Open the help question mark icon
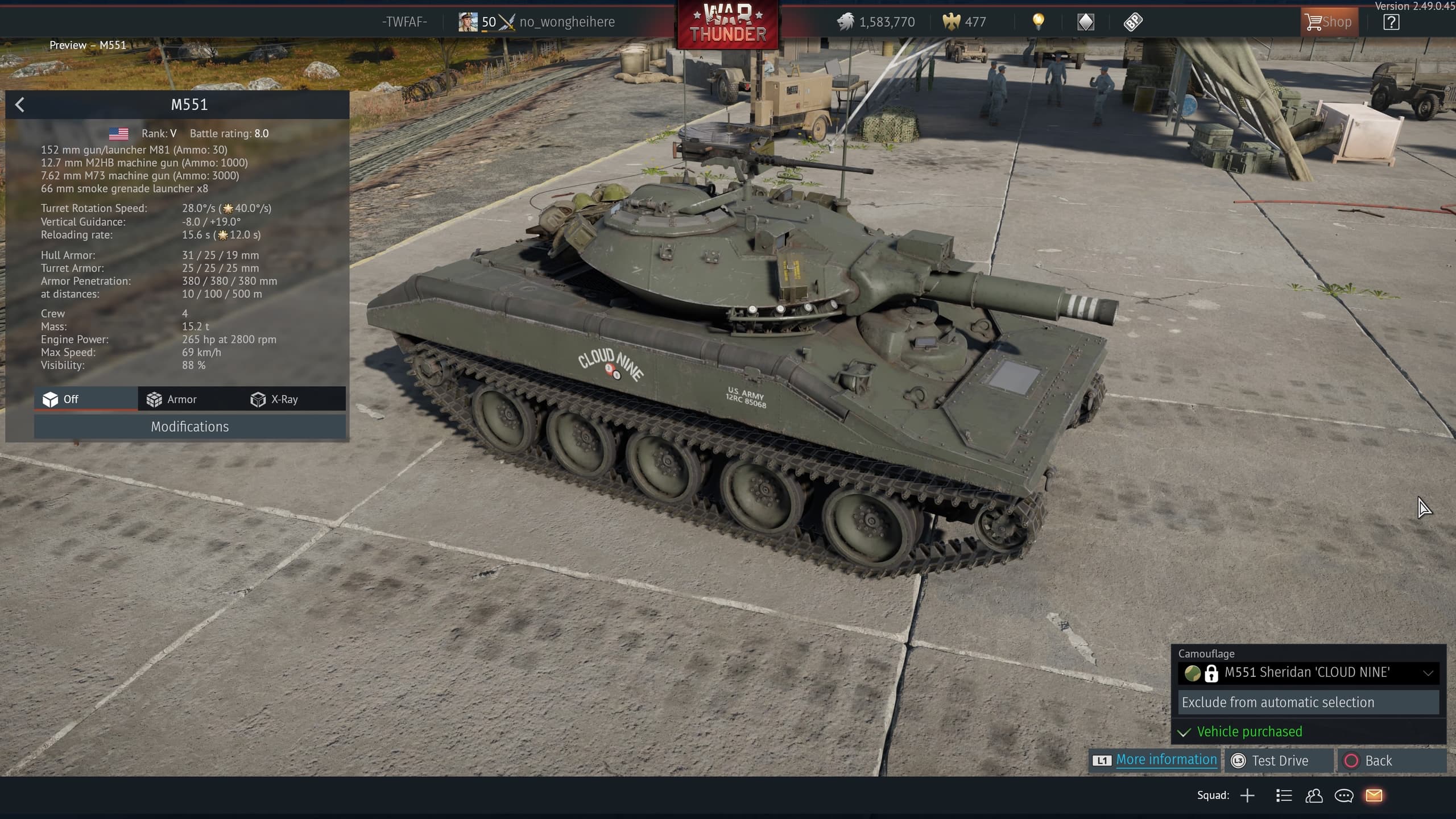Viewport: 1456px width, 819px height. pyautogui.click(x=1391, y=22)
